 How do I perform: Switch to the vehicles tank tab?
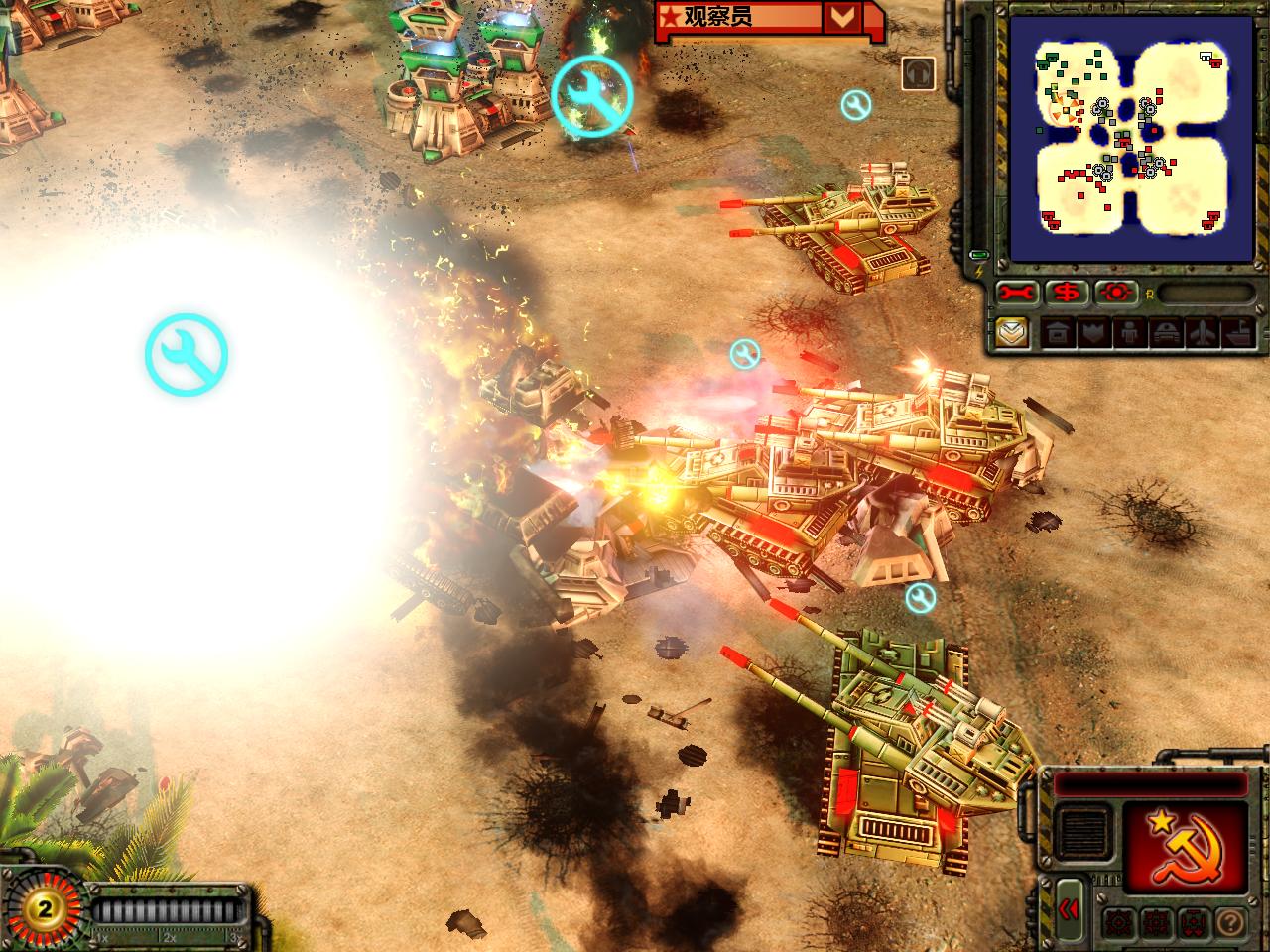(x=1165, y=334)
